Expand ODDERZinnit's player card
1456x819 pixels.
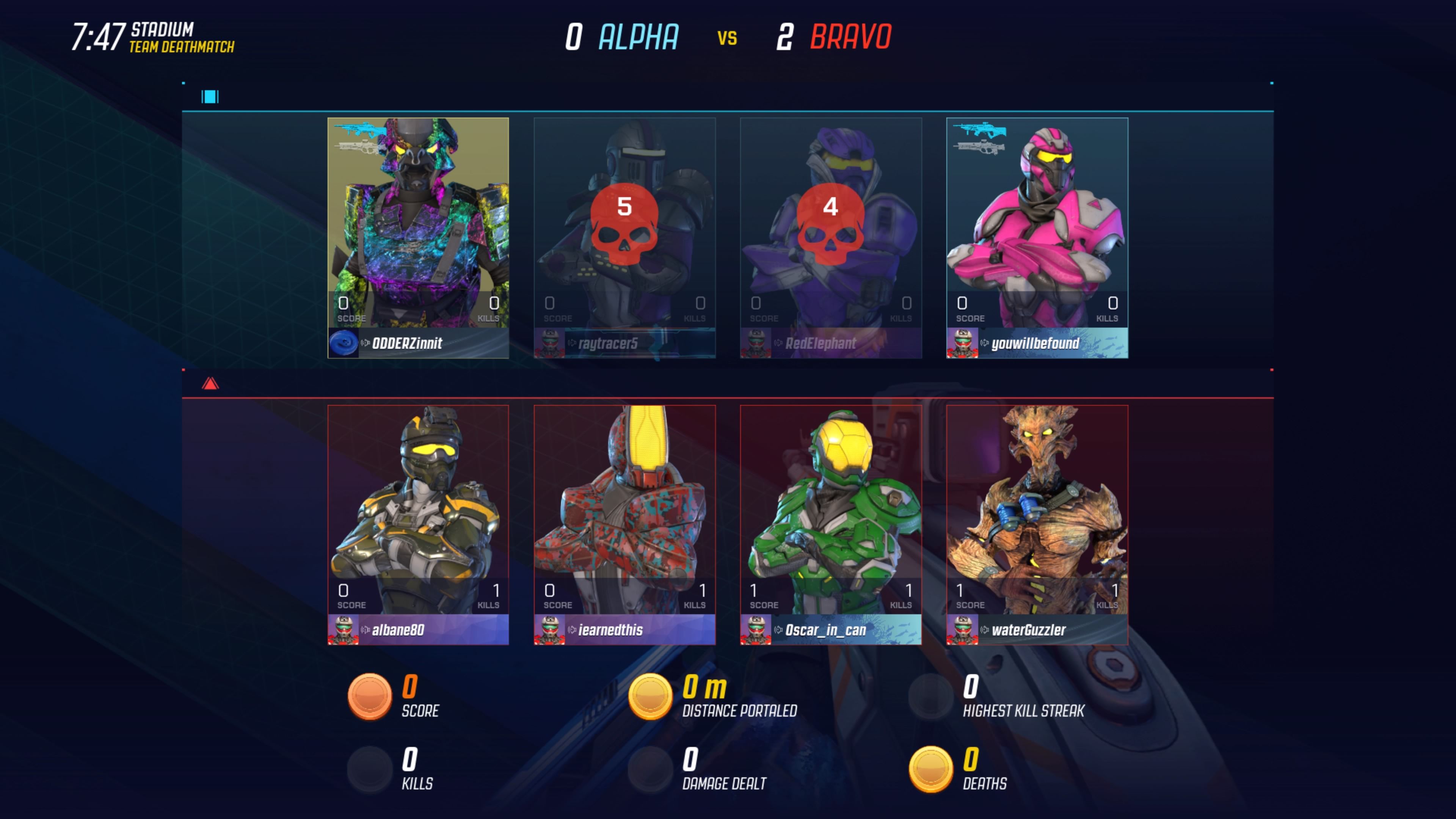[418, 237]
